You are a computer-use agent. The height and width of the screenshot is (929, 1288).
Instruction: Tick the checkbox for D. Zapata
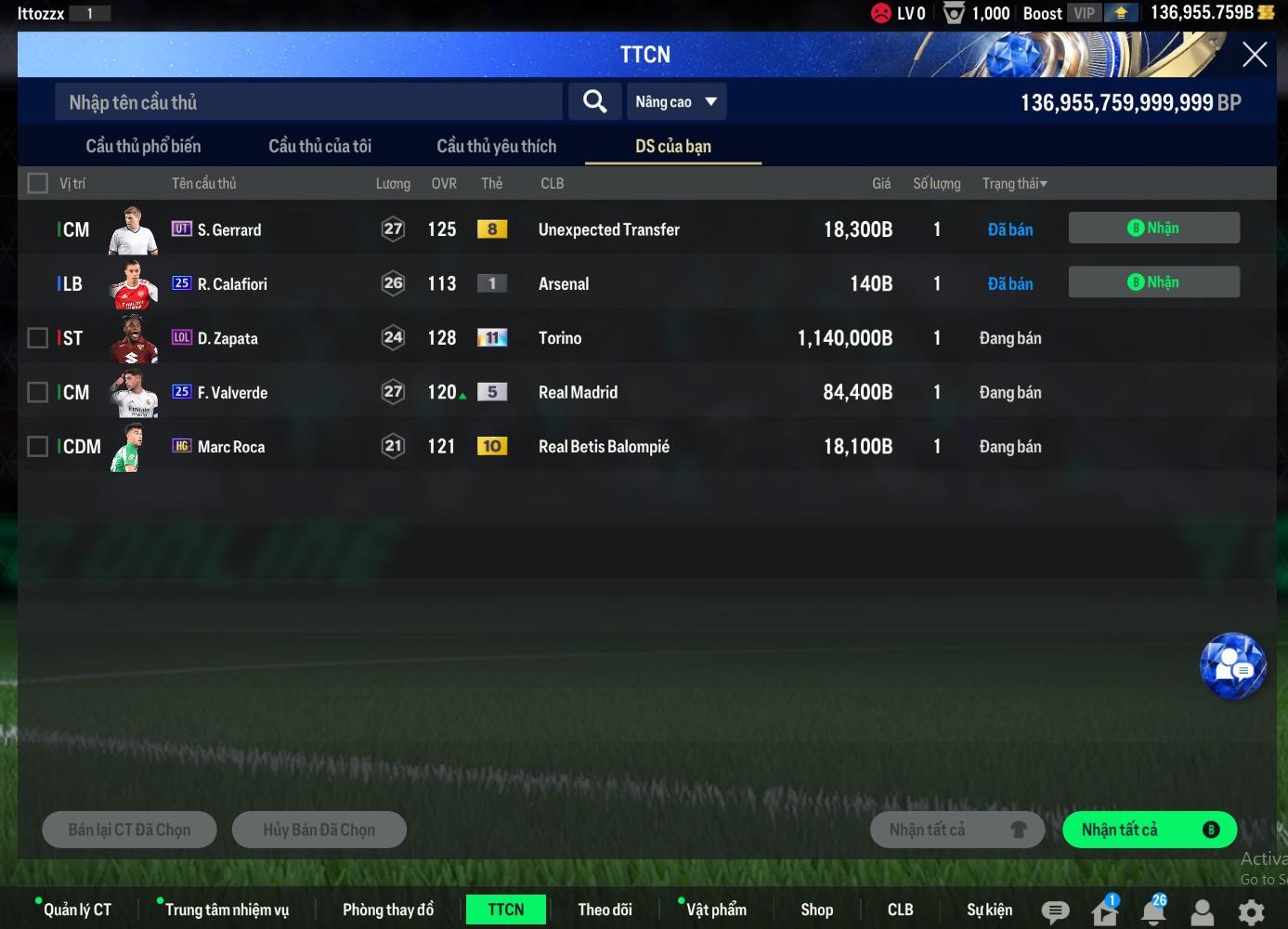(38, 338)
